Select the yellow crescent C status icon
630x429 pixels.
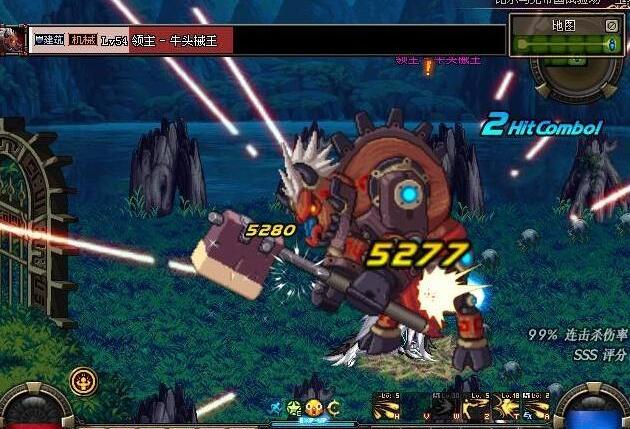(x=333, y=408)
